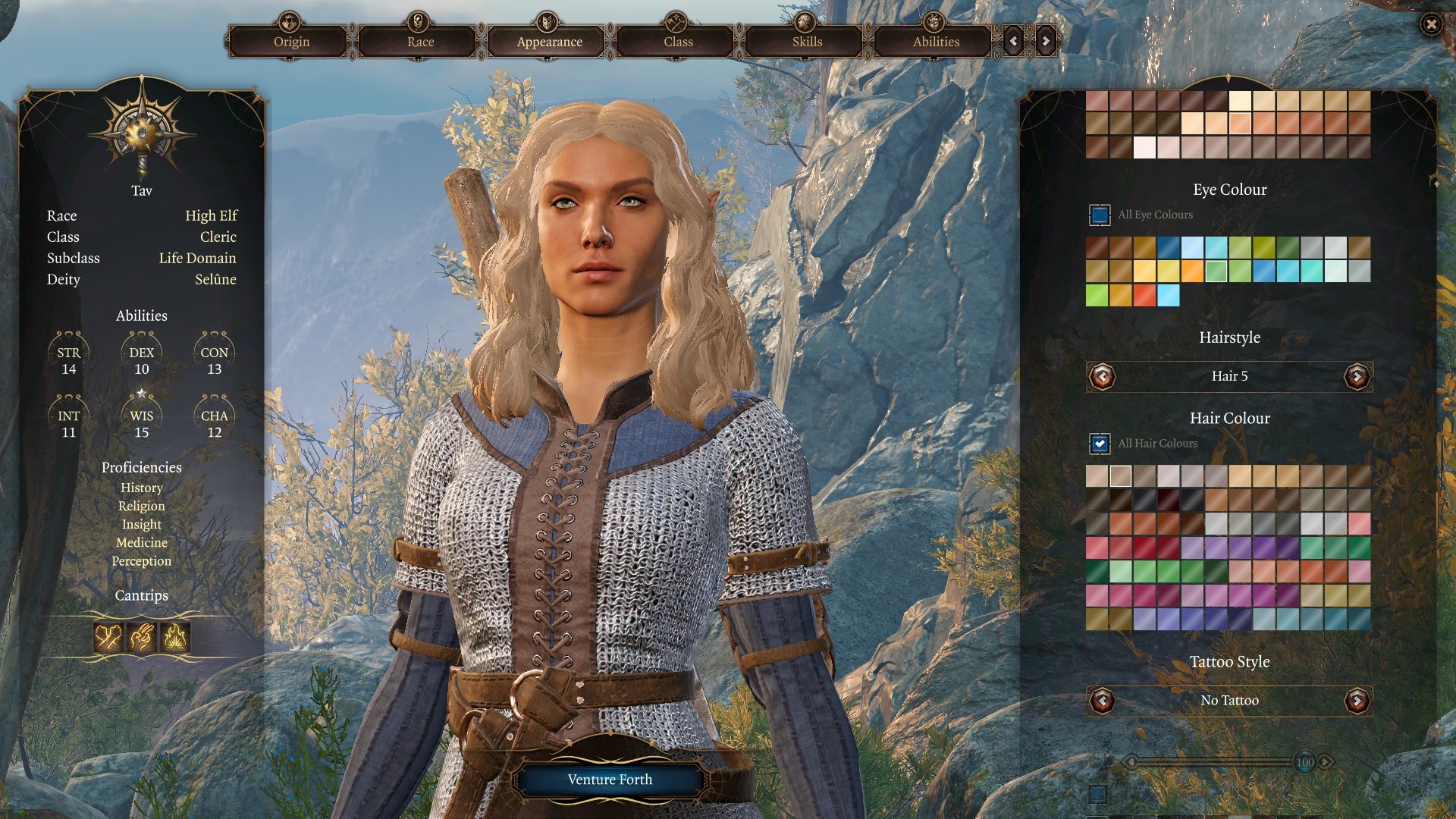This screenshot has width=1456, height=819.
Task: Choose the next hairstyle after Hair 5
Action: click(x=1357, y=376)
